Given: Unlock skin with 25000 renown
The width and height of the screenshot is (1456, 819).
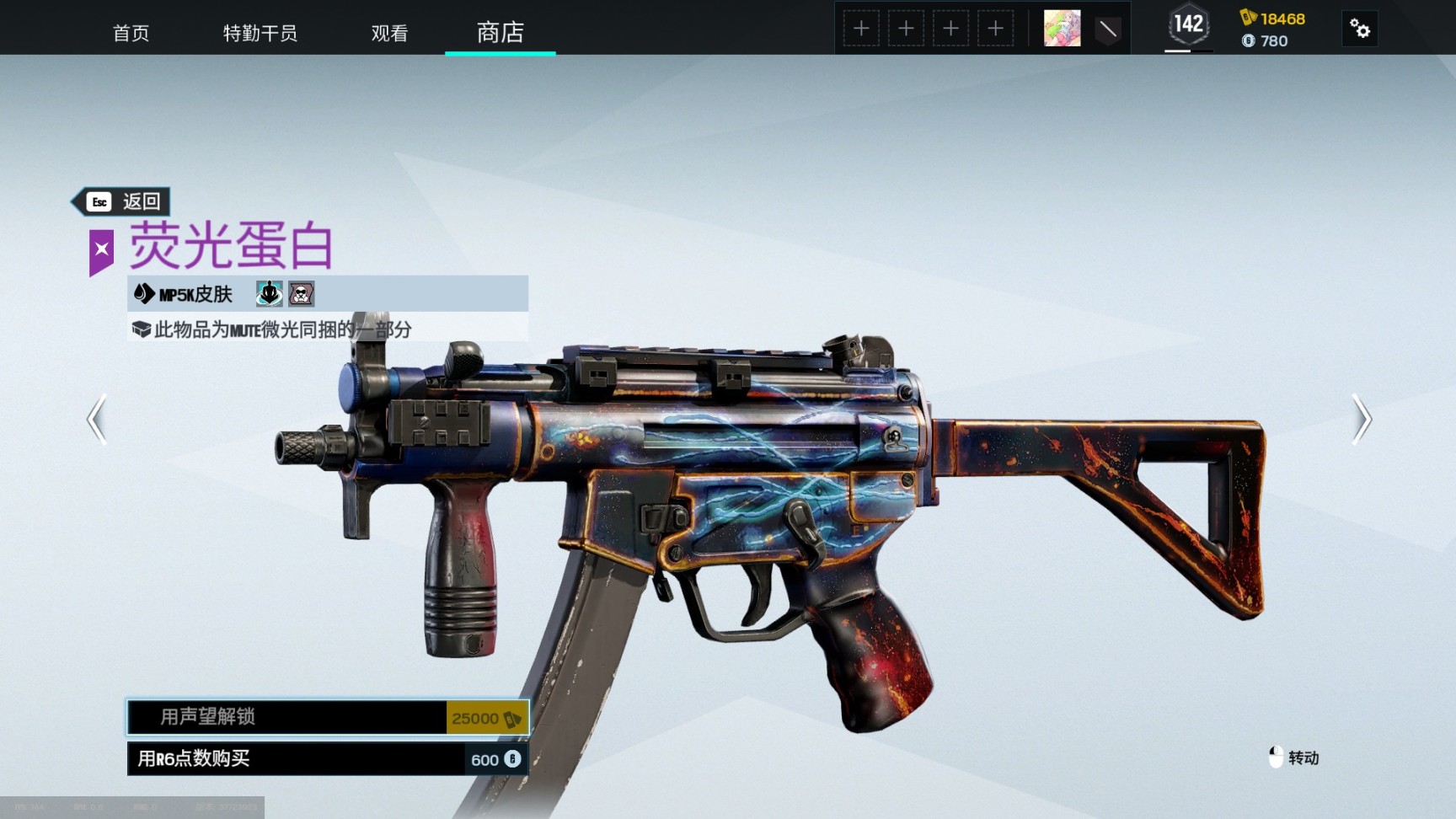Looking at the screenshot, I should (x=328, y=717).
